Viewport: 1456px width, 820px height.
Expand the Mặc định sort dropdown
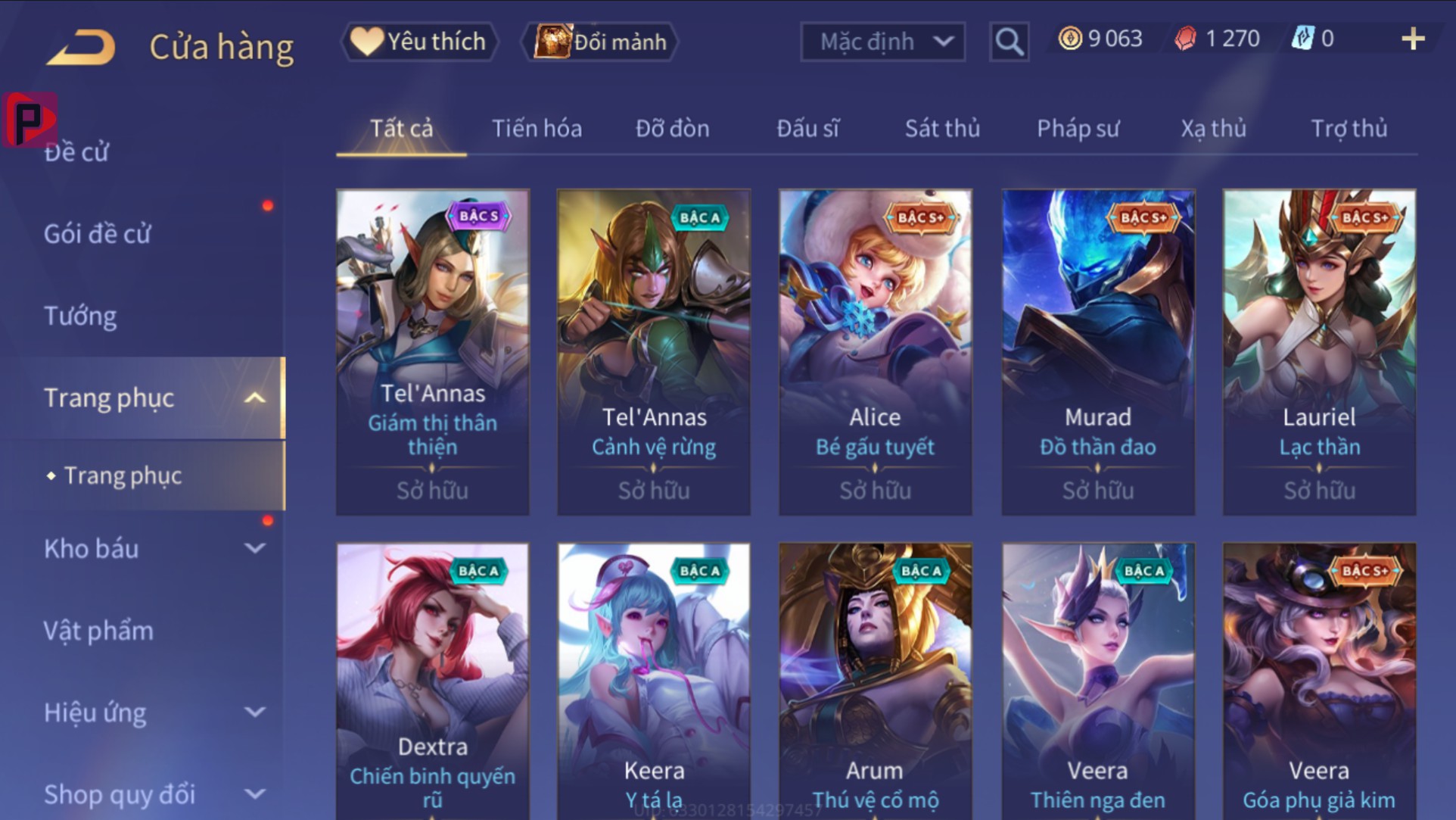(882, 42)
